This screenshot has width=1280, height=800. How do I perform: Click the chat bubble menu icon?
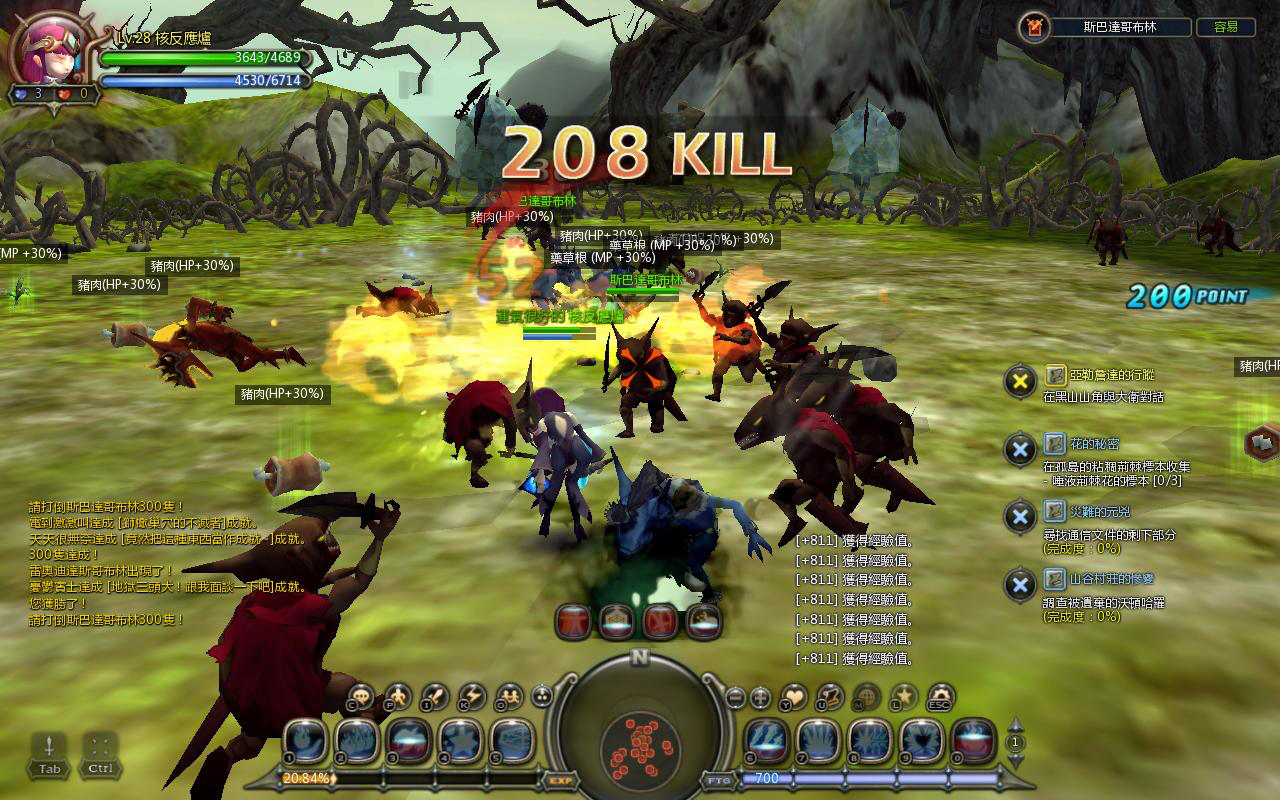pyautogui.click(x=362, y=696)
